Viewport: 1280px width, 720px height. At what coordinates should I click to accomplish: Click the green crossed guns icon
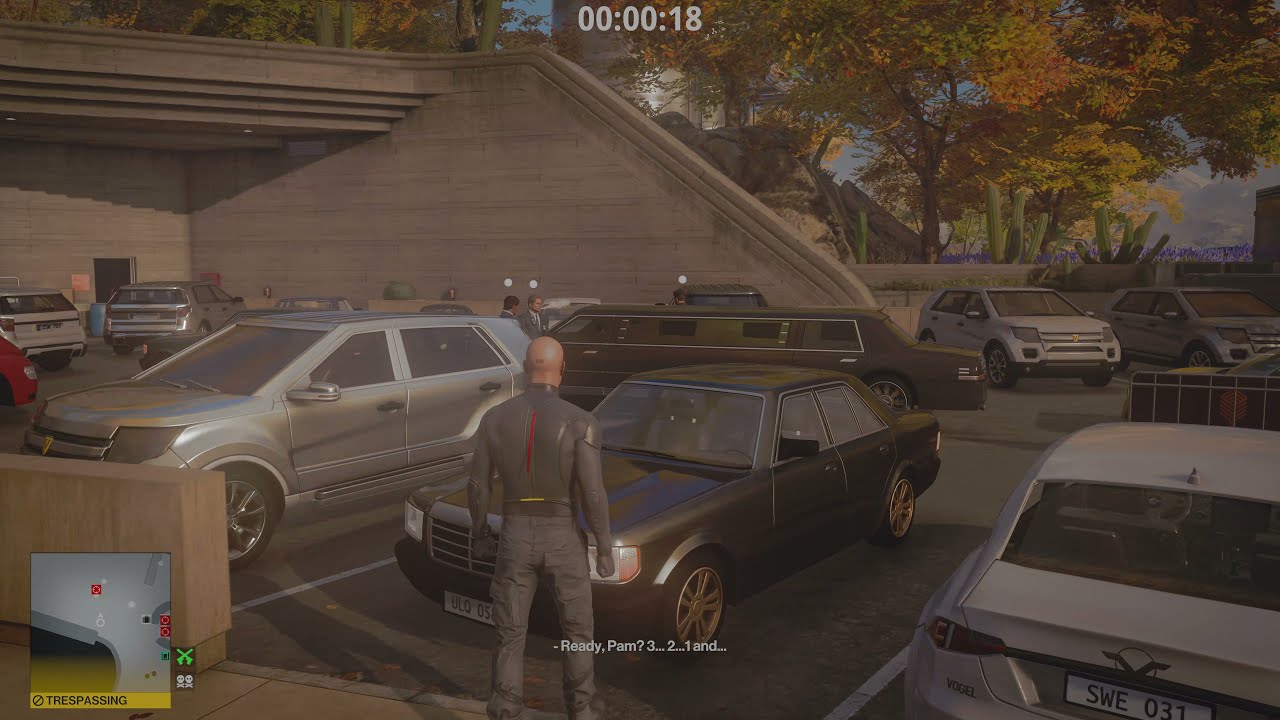185,657
